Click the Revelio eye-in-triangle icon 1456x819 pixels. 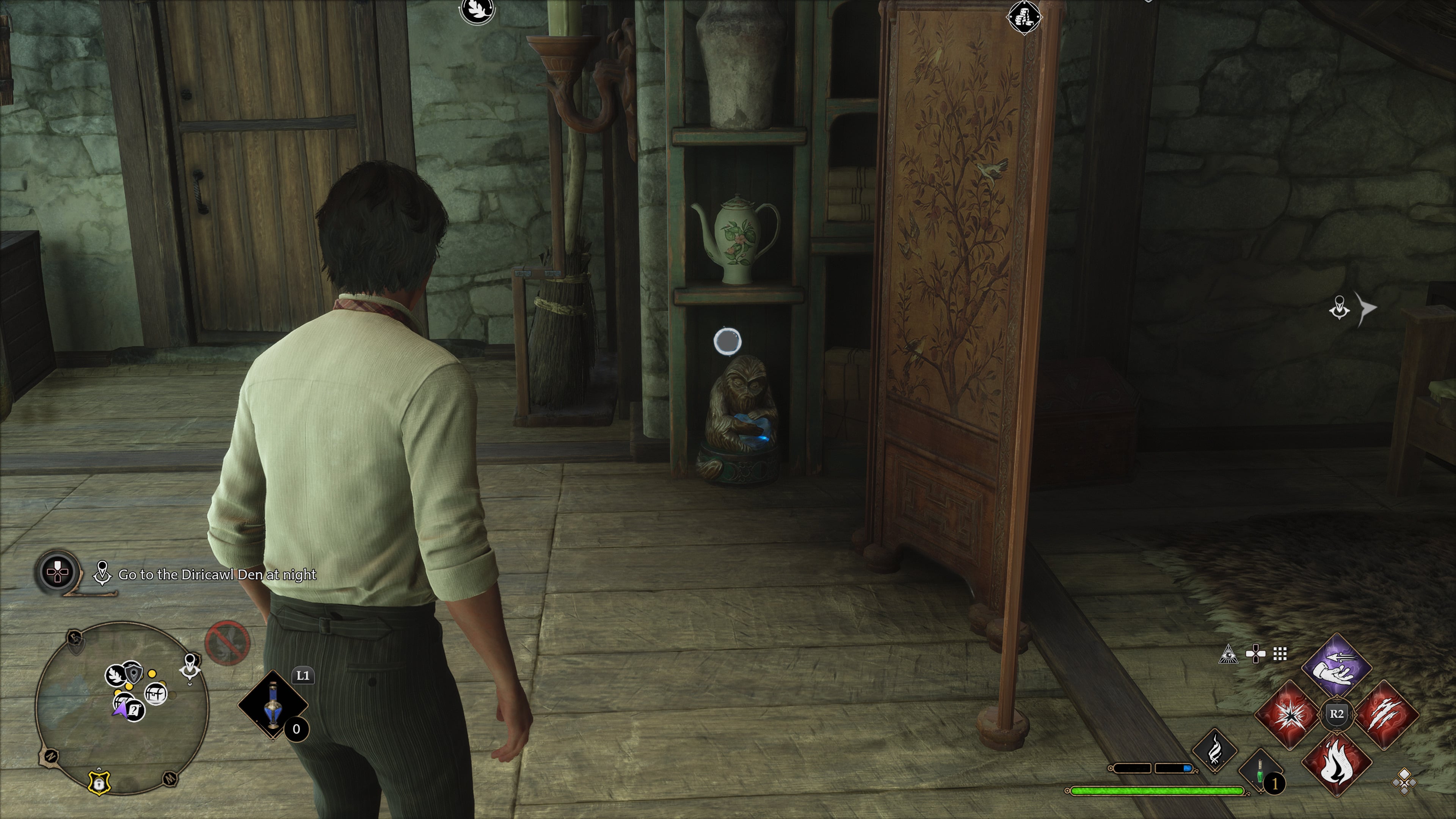(x=1229, y=654)
